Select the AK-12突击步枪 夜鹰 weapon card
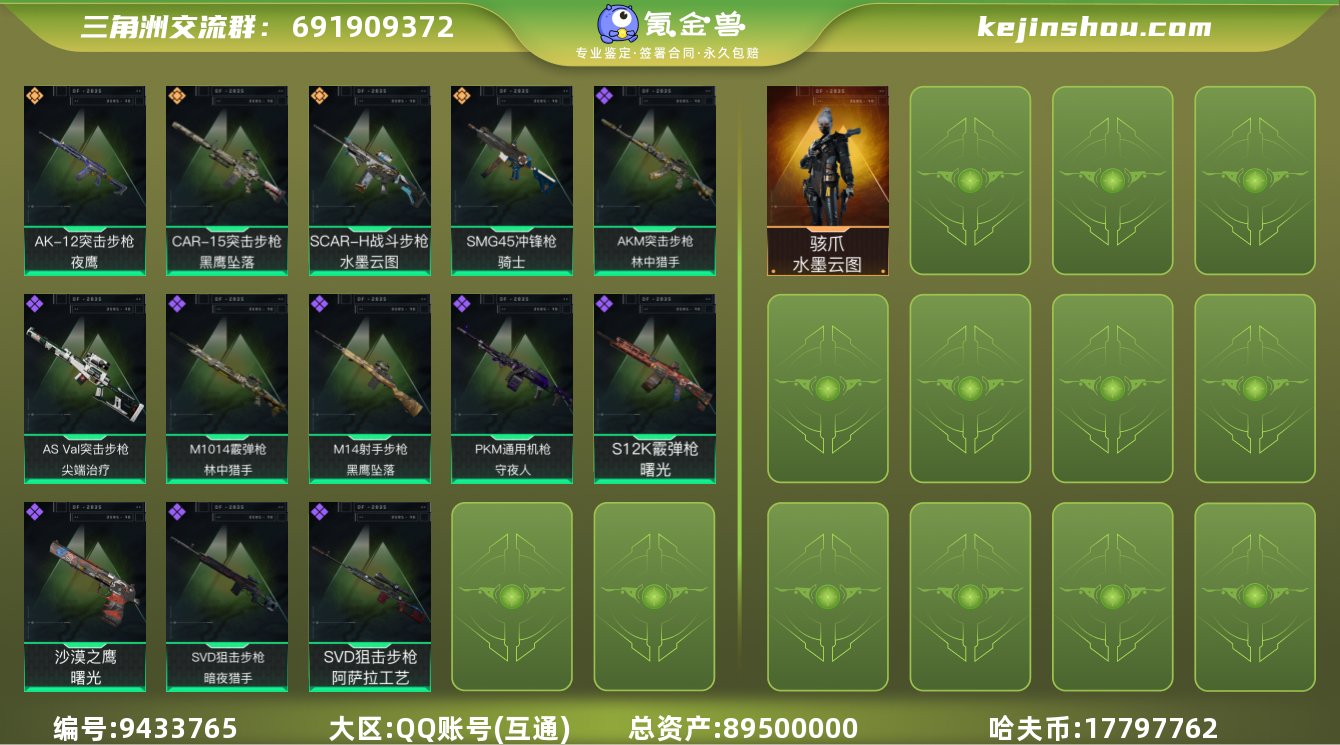The image size is (1340, 745). [x=84, y=180]
